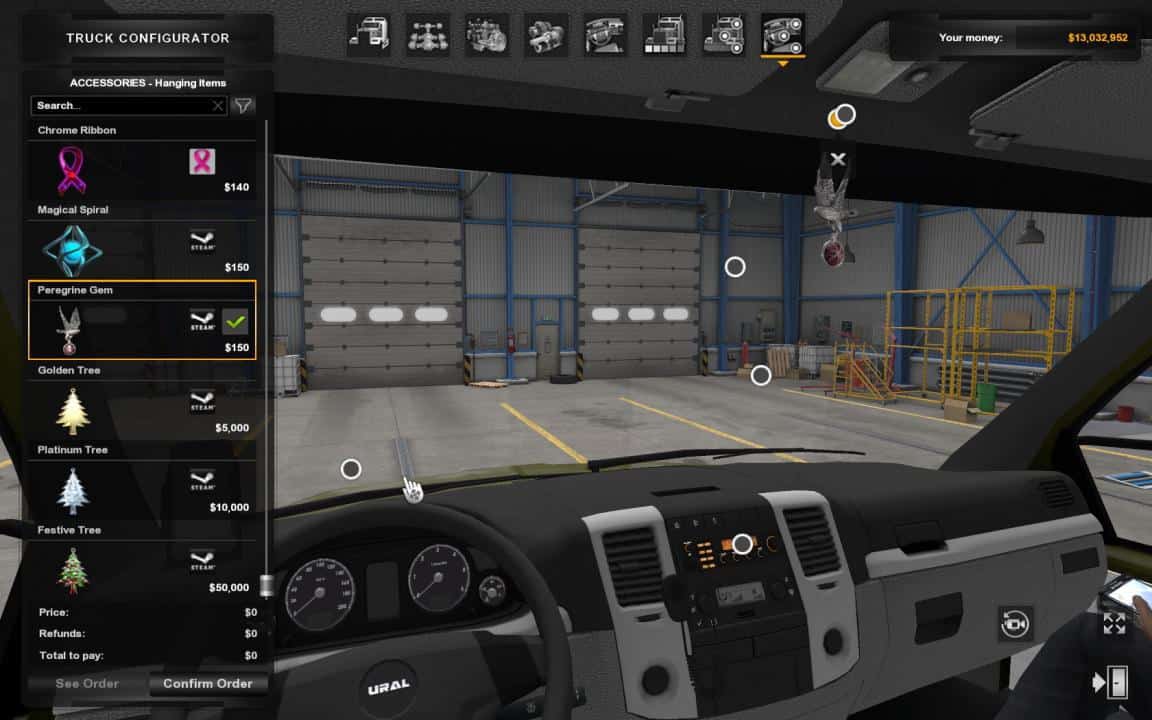
Task: Remove the hanging Peregrine Gem with X
Action: tap(838, 159)
